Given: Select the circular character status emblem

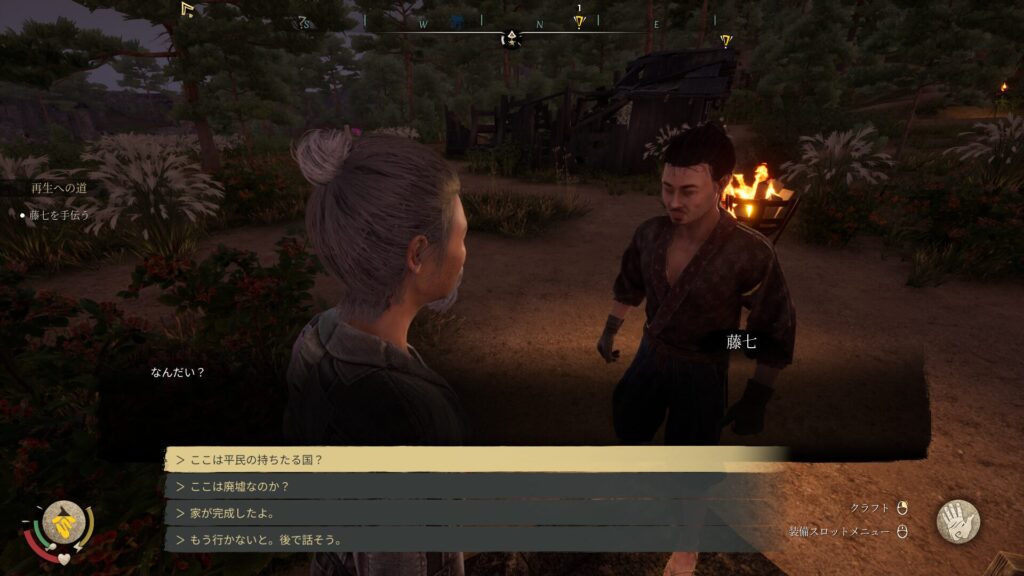Looking at the screenshot, I should (x=62, y=520).
